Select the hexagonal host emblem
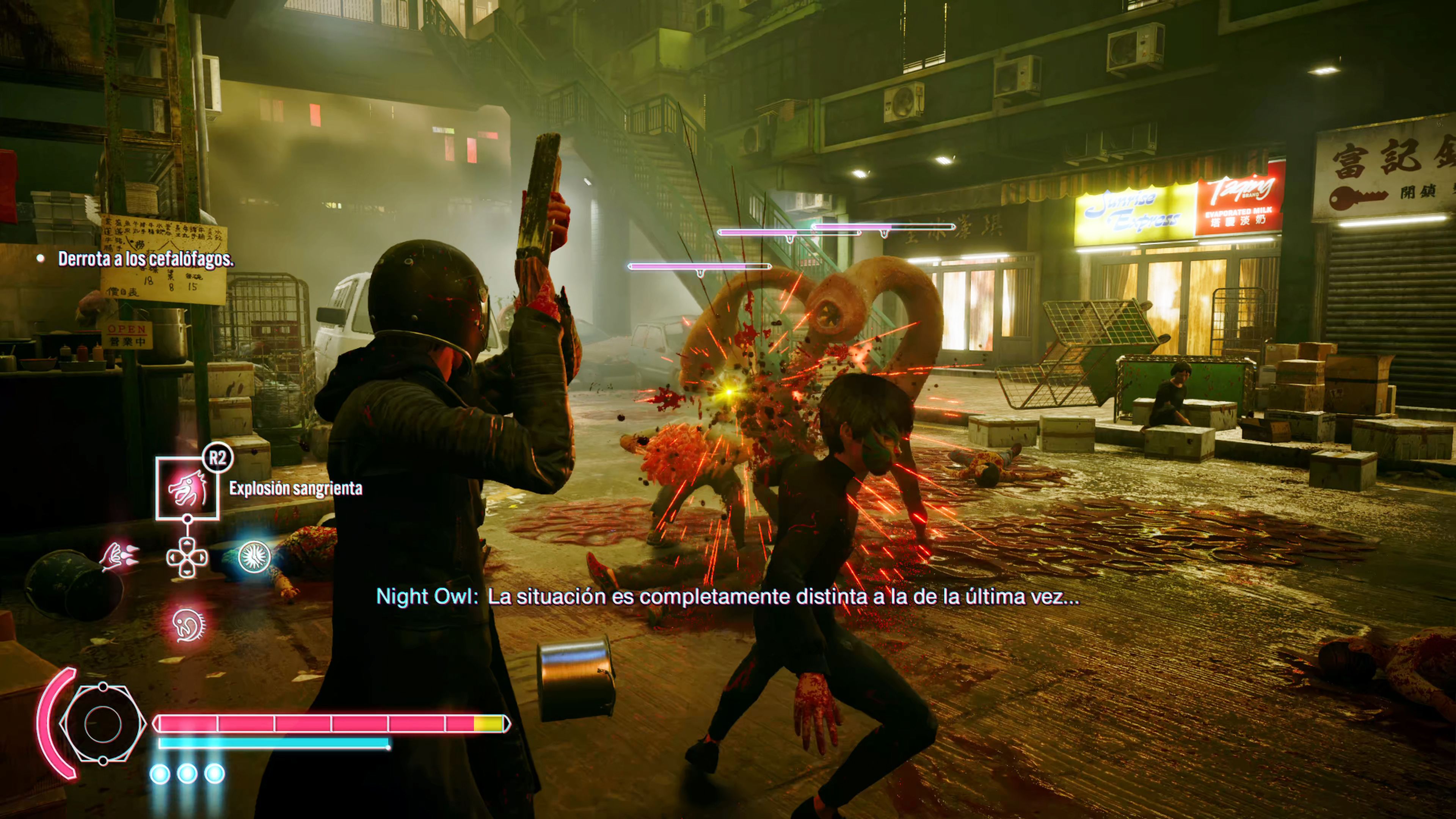 click(102, 723)
